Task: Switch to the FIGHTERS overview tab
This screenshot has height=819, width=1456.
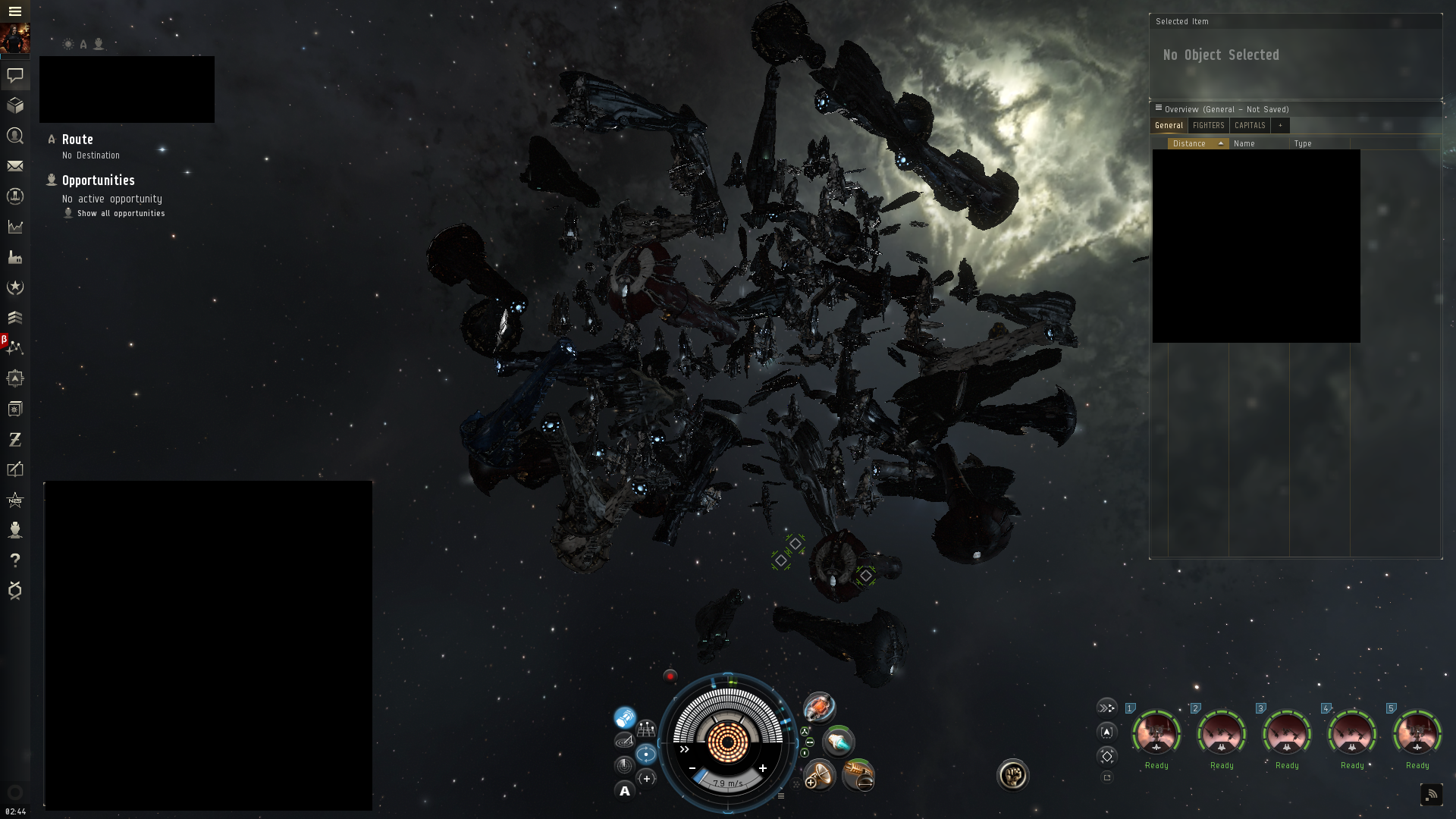Action: (1208, 126)
